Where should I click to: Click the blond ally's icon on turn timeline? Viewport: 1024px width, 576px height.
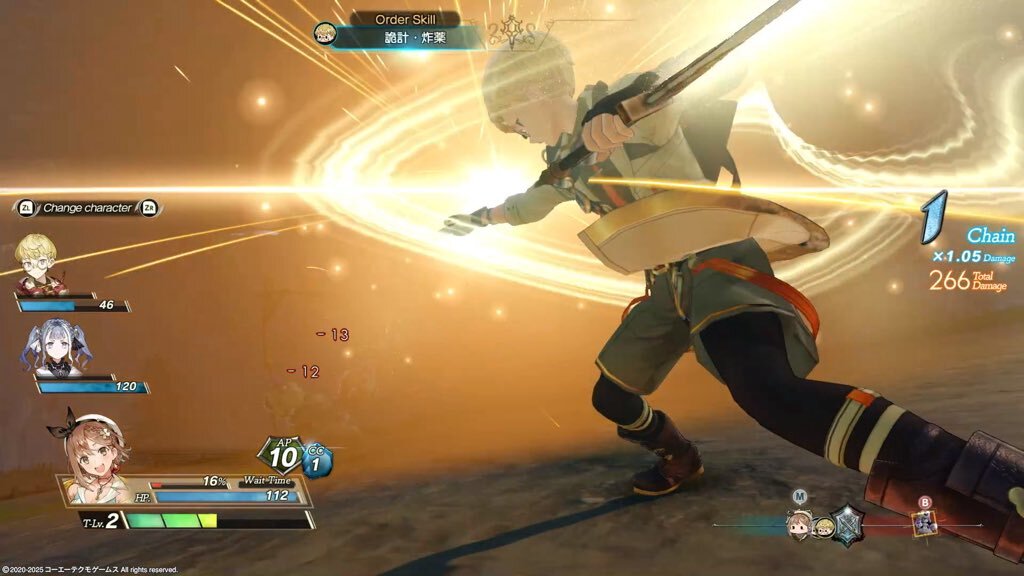[x=823, y=526]
